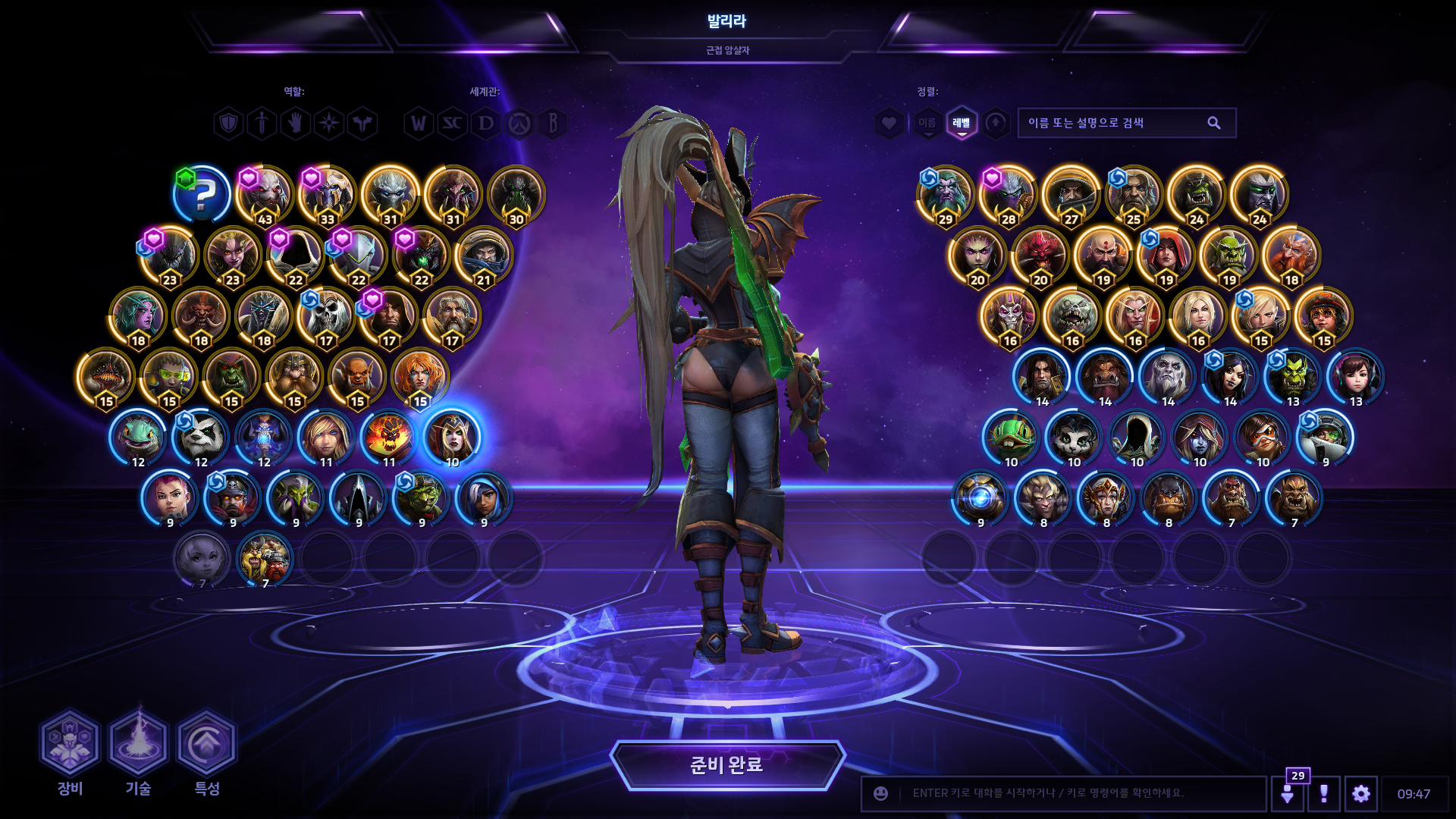Screen dimensions: 1456x819
Task: Filter by the Warcraft W universe
Action: coord(419,123)
